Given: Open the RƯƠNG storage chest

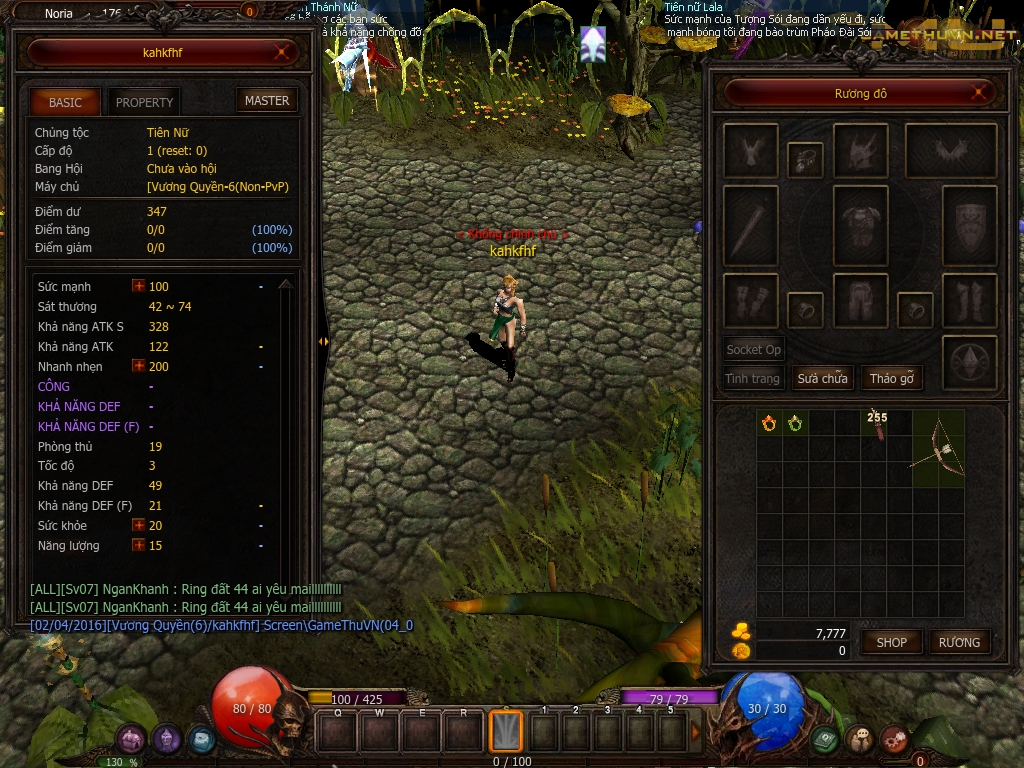Looking at the screenshot, I should tap(958, 642).
